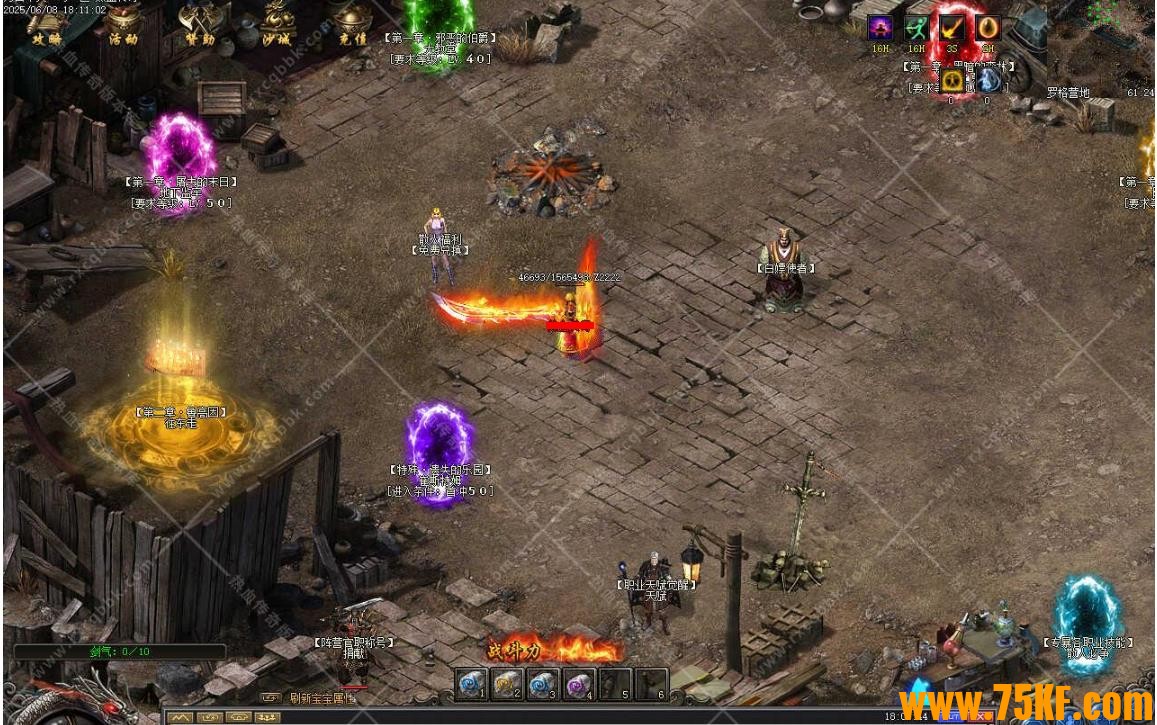Click the green running archer buff icon
Screen dimensions: 1157x725
[x=916, y=28]
